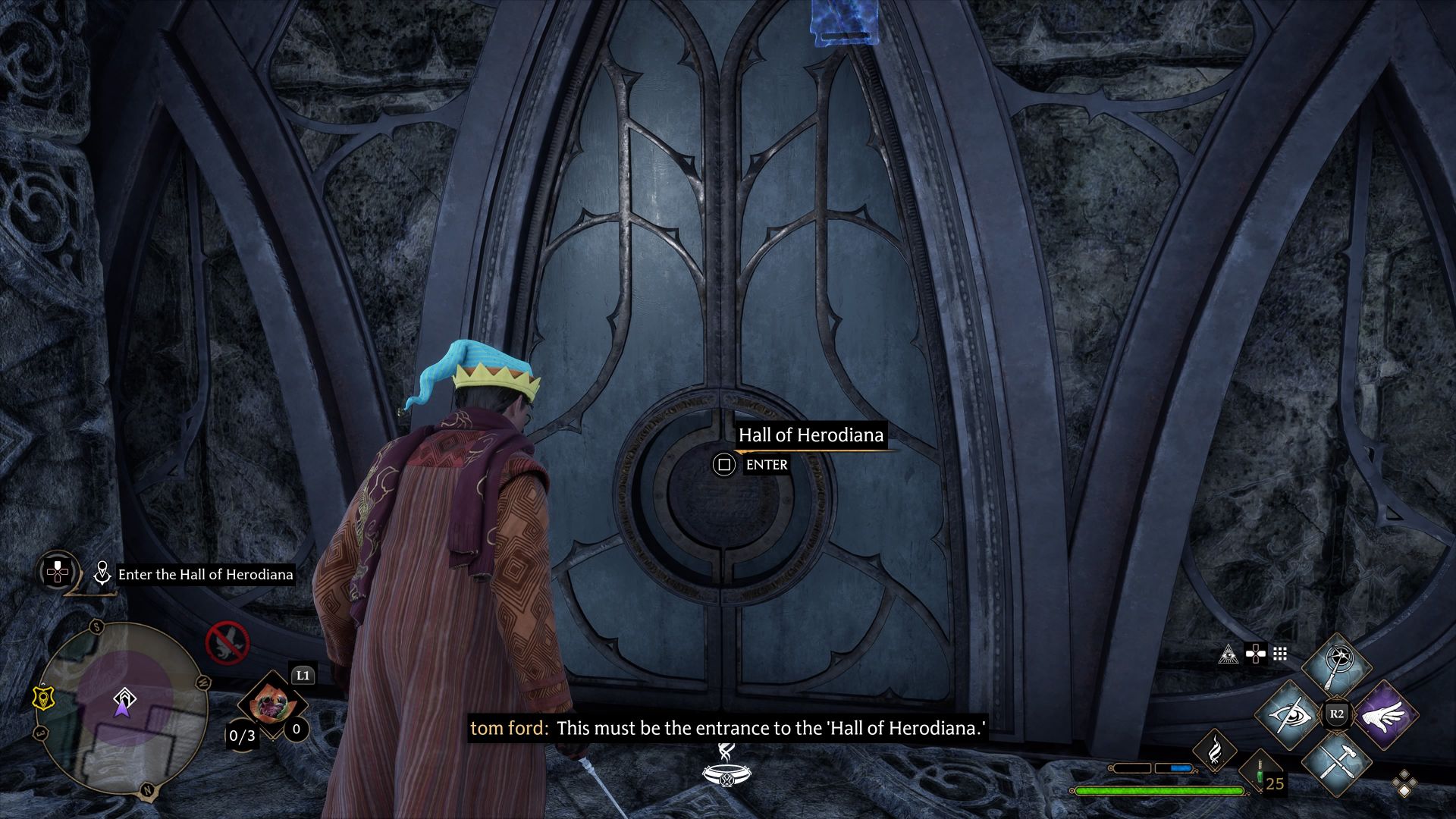Expand the L1 item slot selector

(x=303, y=676)
